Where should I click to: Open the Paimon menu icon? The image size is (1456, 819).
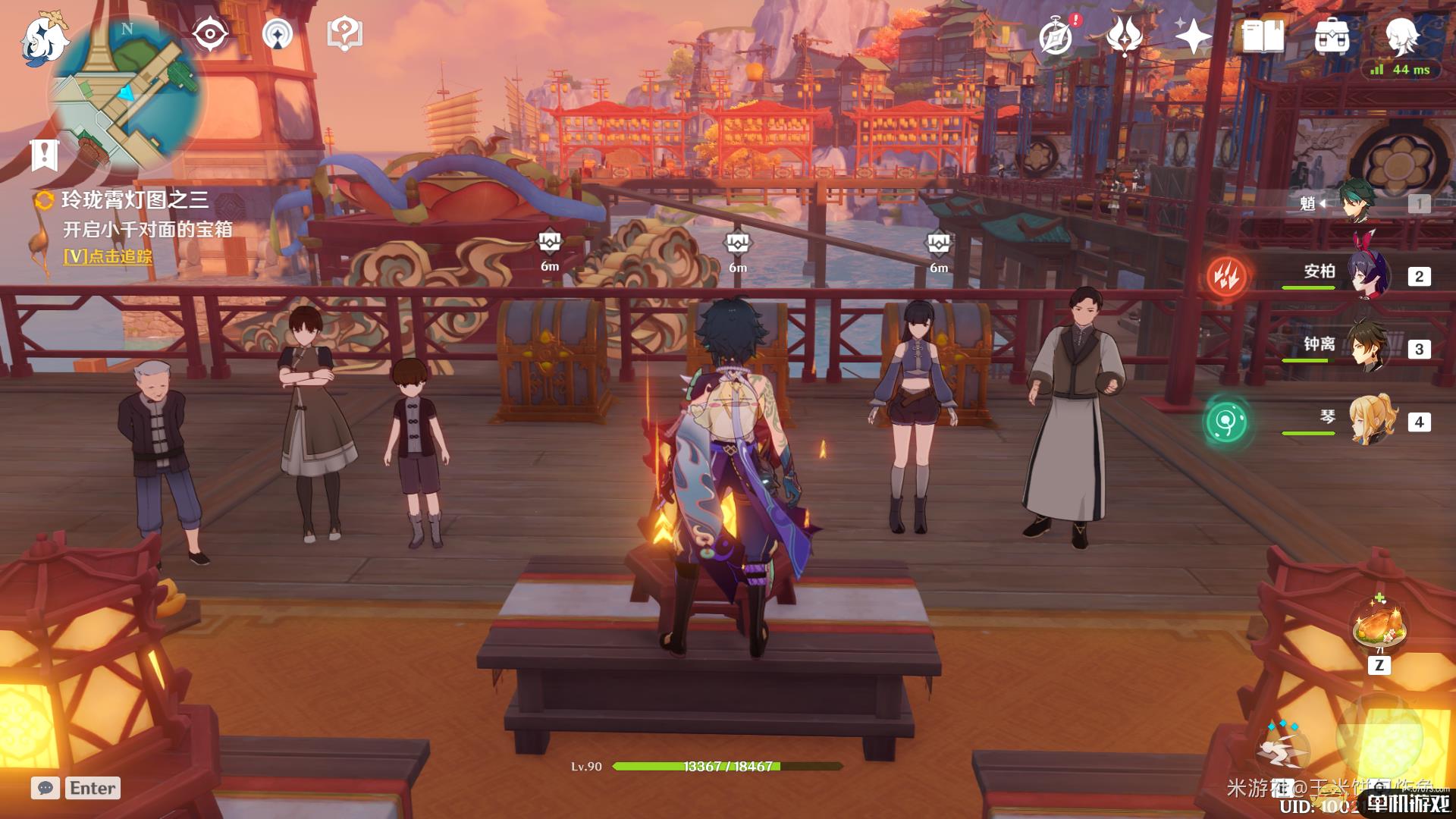[44, 38]
